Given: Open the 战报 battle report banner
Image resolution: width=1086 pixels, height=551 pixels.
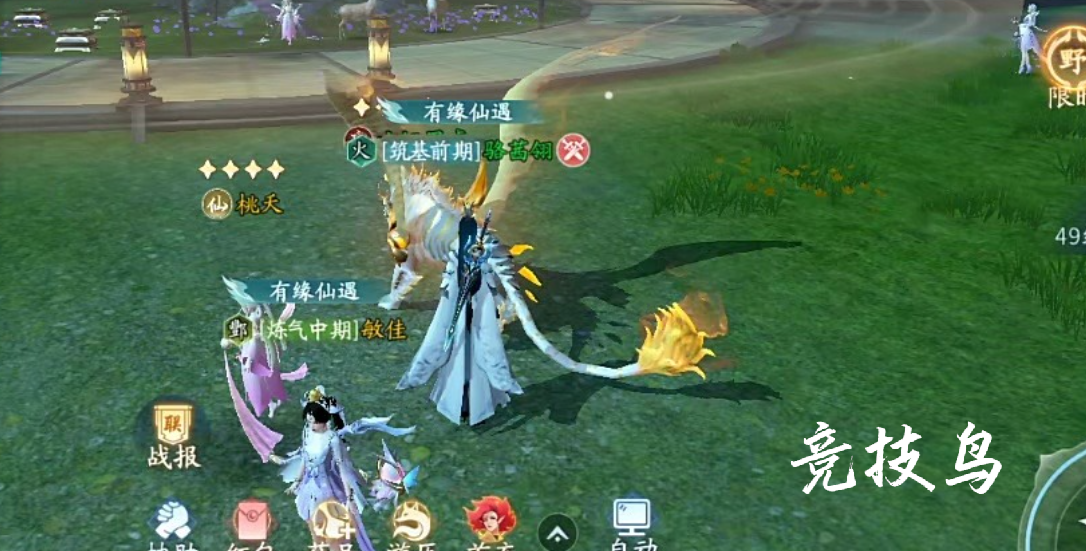Looking at the screenshot, I should [174, 436].
